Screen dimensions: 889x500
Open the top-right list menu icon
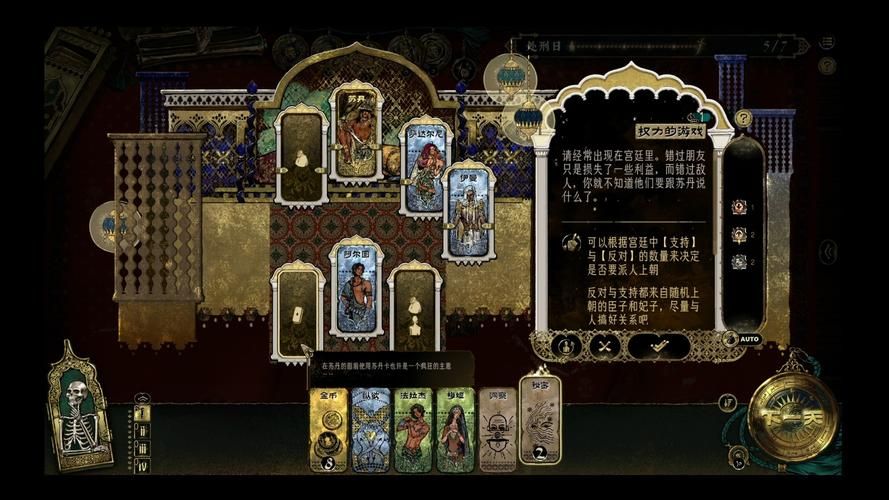point(827,43)
